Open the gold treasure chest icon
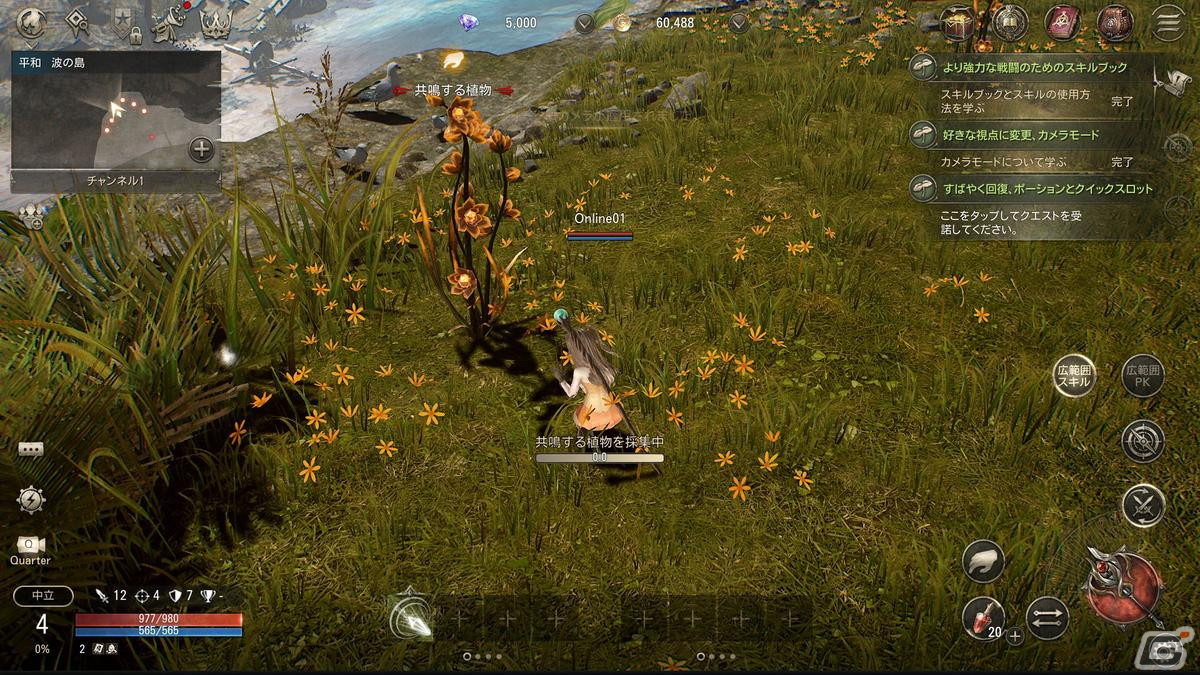The width and height of the screenshot is (1200, 675). pyautogui.click(x=958, y=22)
